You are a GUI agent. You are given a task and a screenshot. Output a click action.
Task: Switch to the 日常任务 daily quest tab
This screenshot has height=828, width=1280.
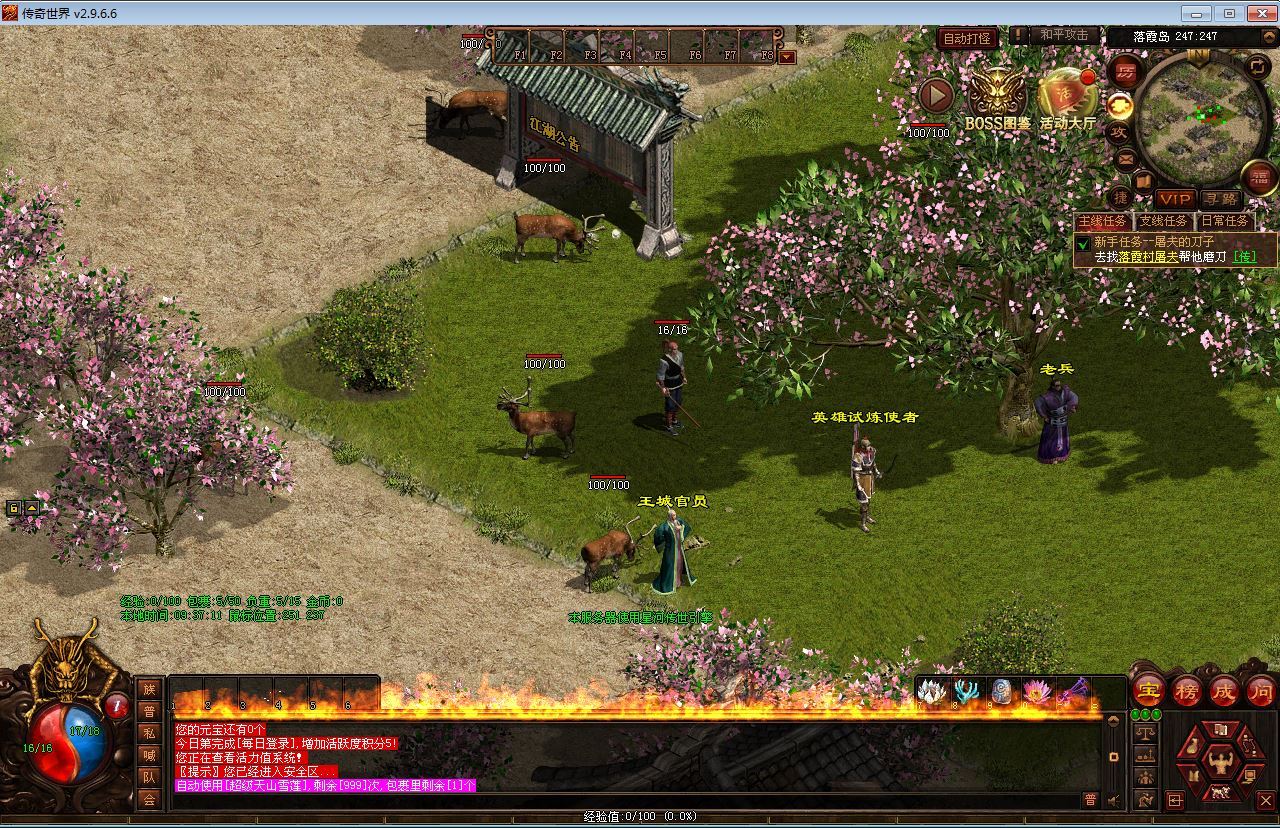[1224, 221]
